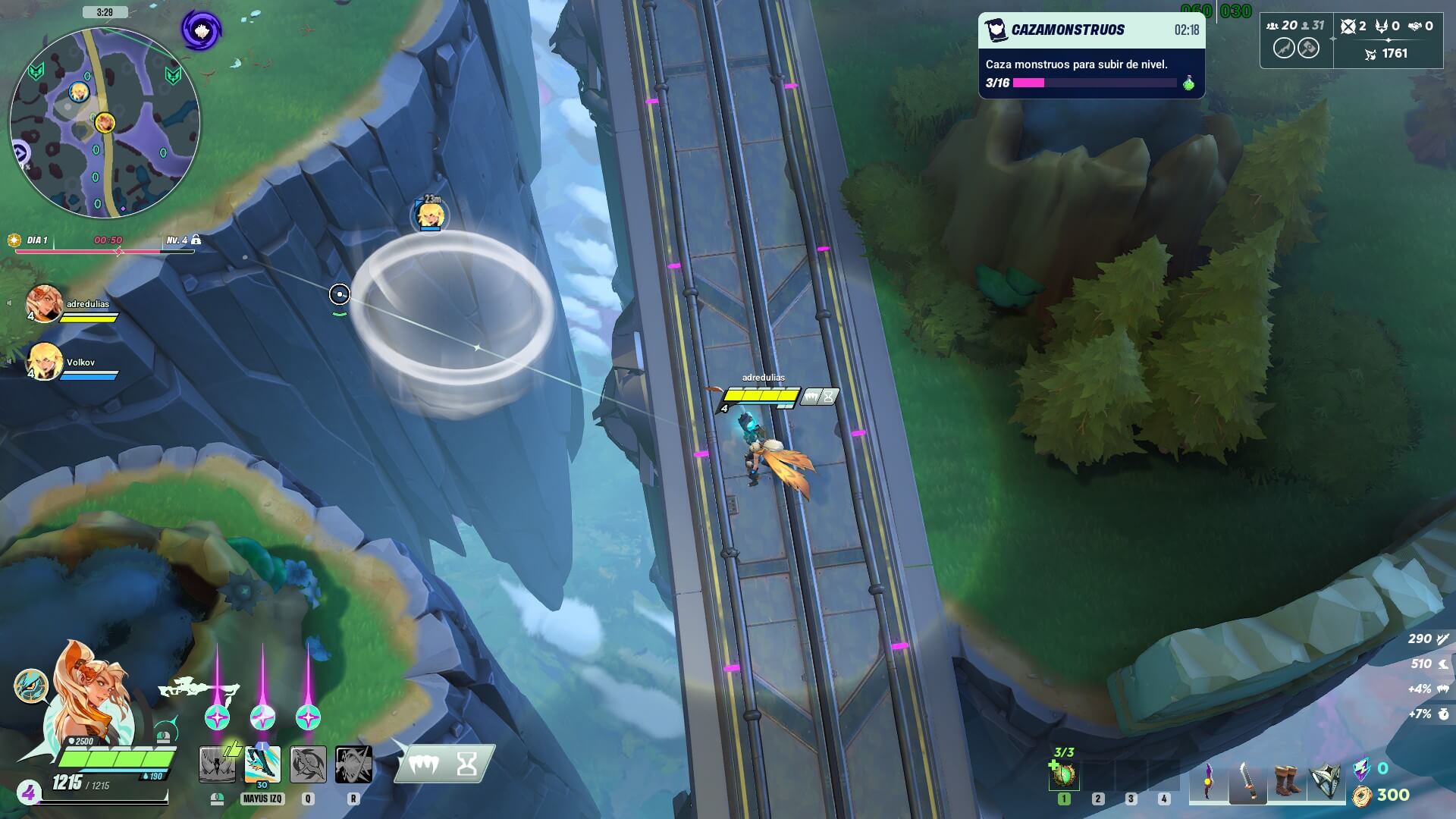Select the green potion in consumable slot 1
1456x819 pixels.
click(x=1064, y=776)
